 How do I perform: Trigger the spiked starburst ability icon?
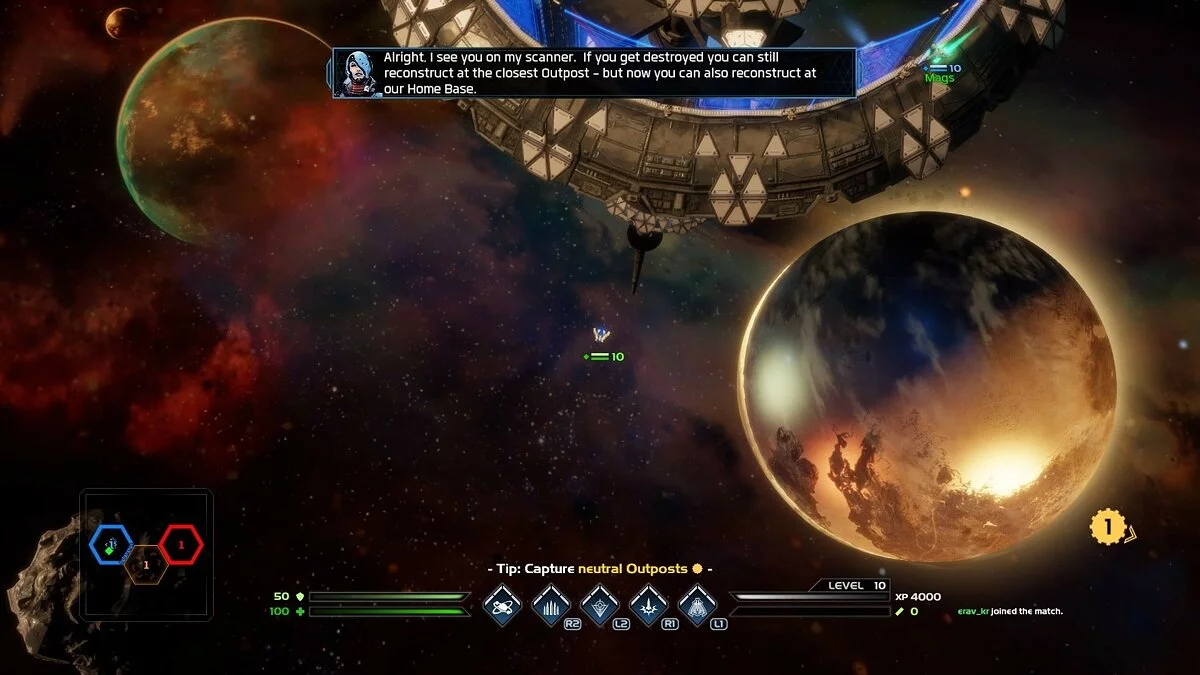[x=649, y=605]
